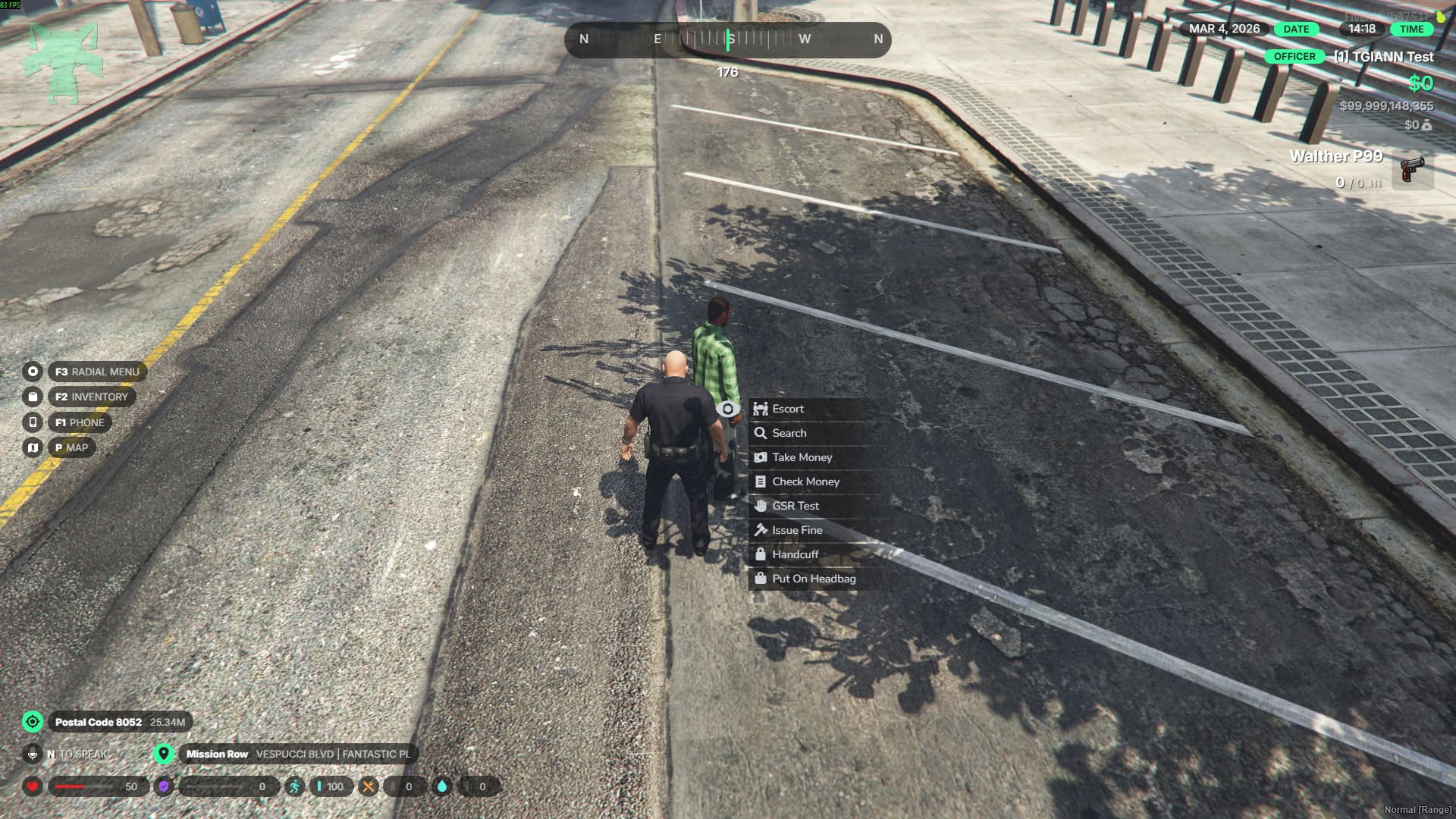Select Handcuff in the interaction list
This screenshot has height=819, width=1456.
(795, 554)
